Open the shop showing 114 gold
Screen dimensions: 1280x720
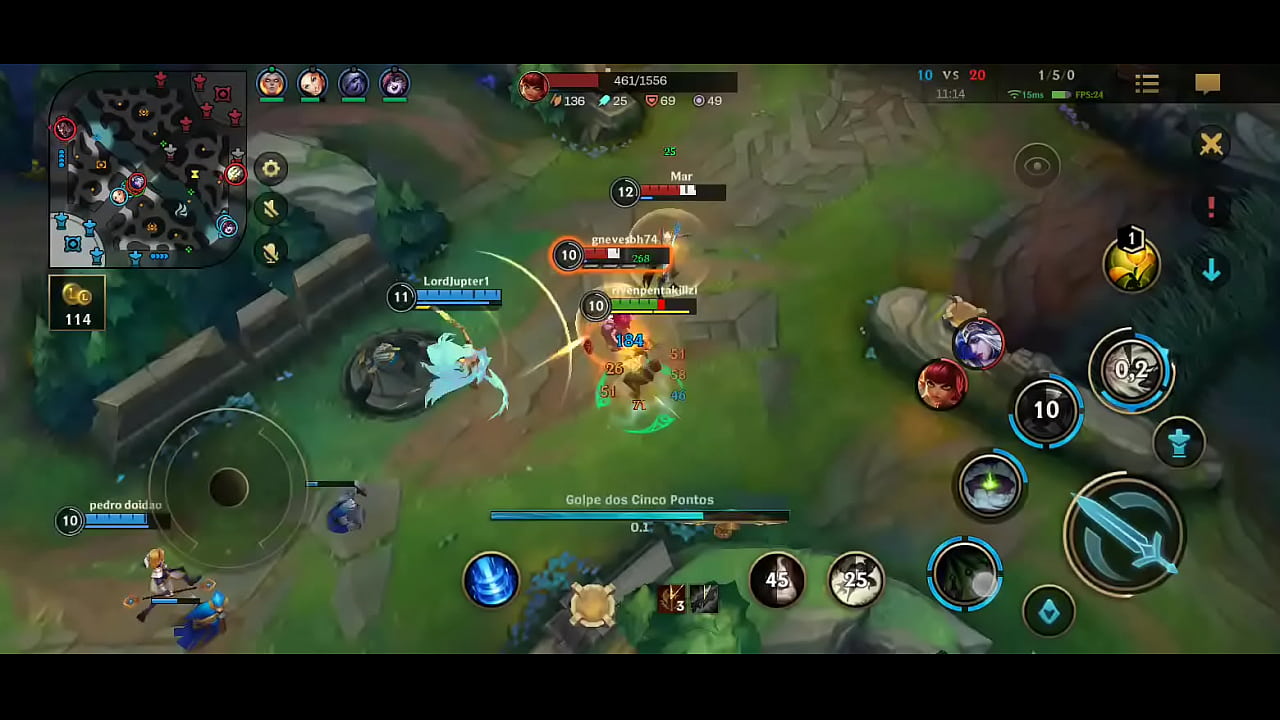point(77,303)
